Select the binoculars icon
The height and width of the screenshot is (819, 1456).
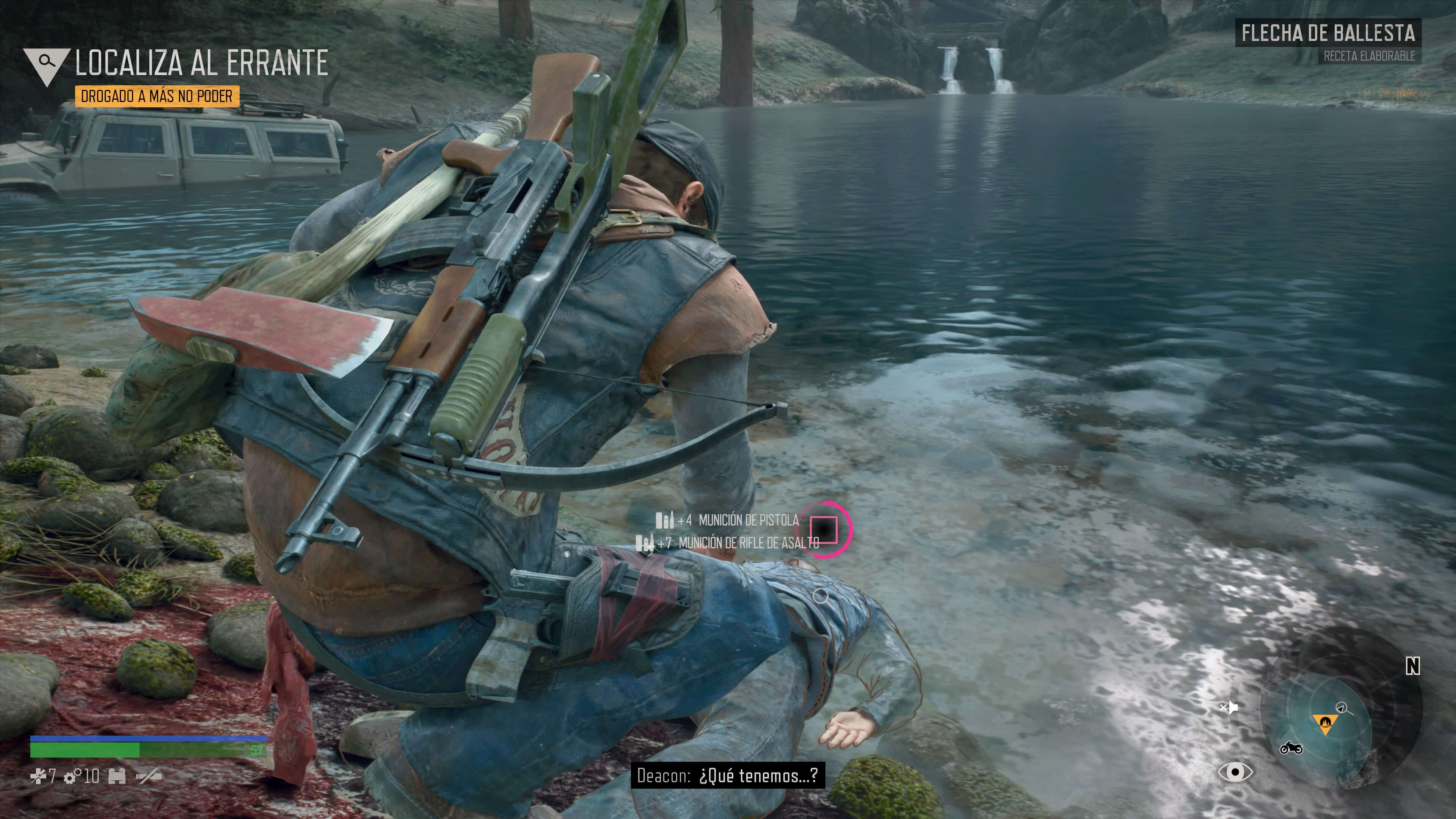(x=117, y=777)
